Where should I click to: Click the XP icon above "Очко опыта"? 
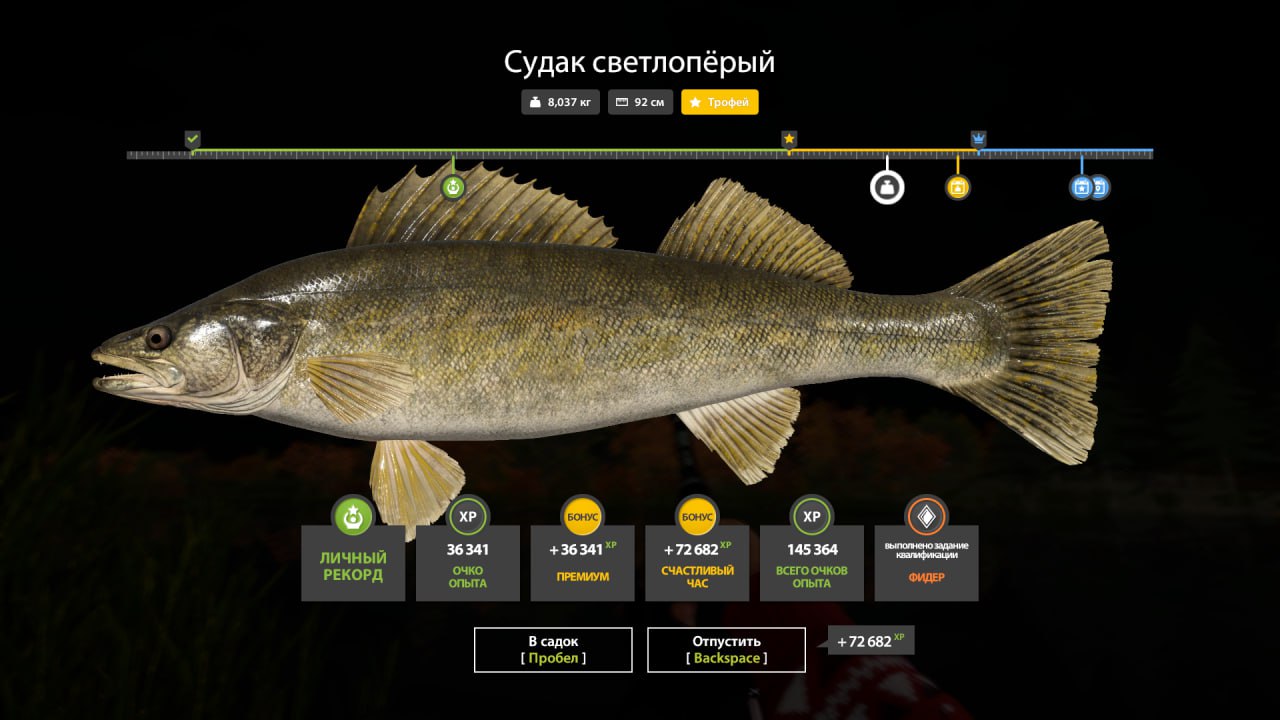pyautogui.click(x=467, y=517)
